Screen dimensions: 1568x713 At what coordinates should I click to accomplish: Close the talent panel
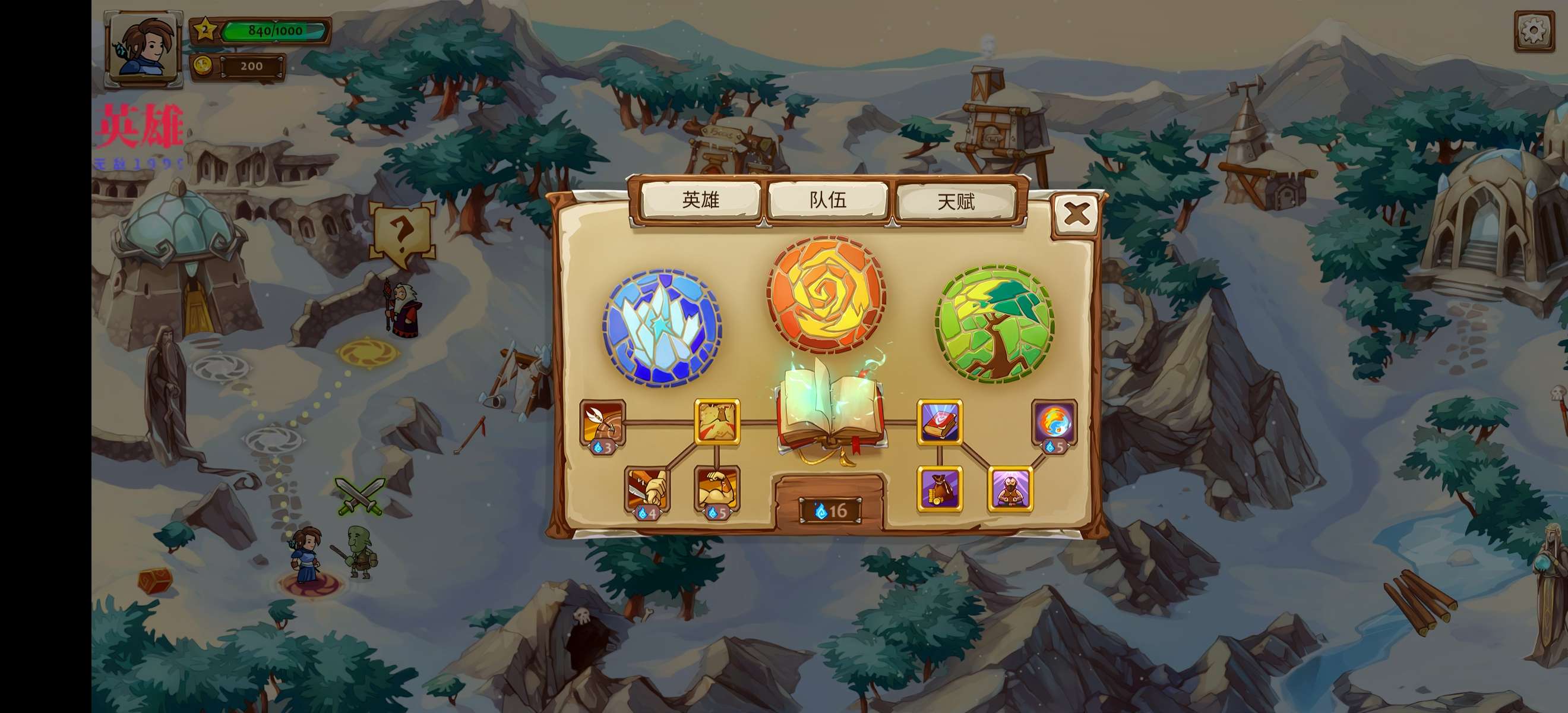click(1076, 214)
